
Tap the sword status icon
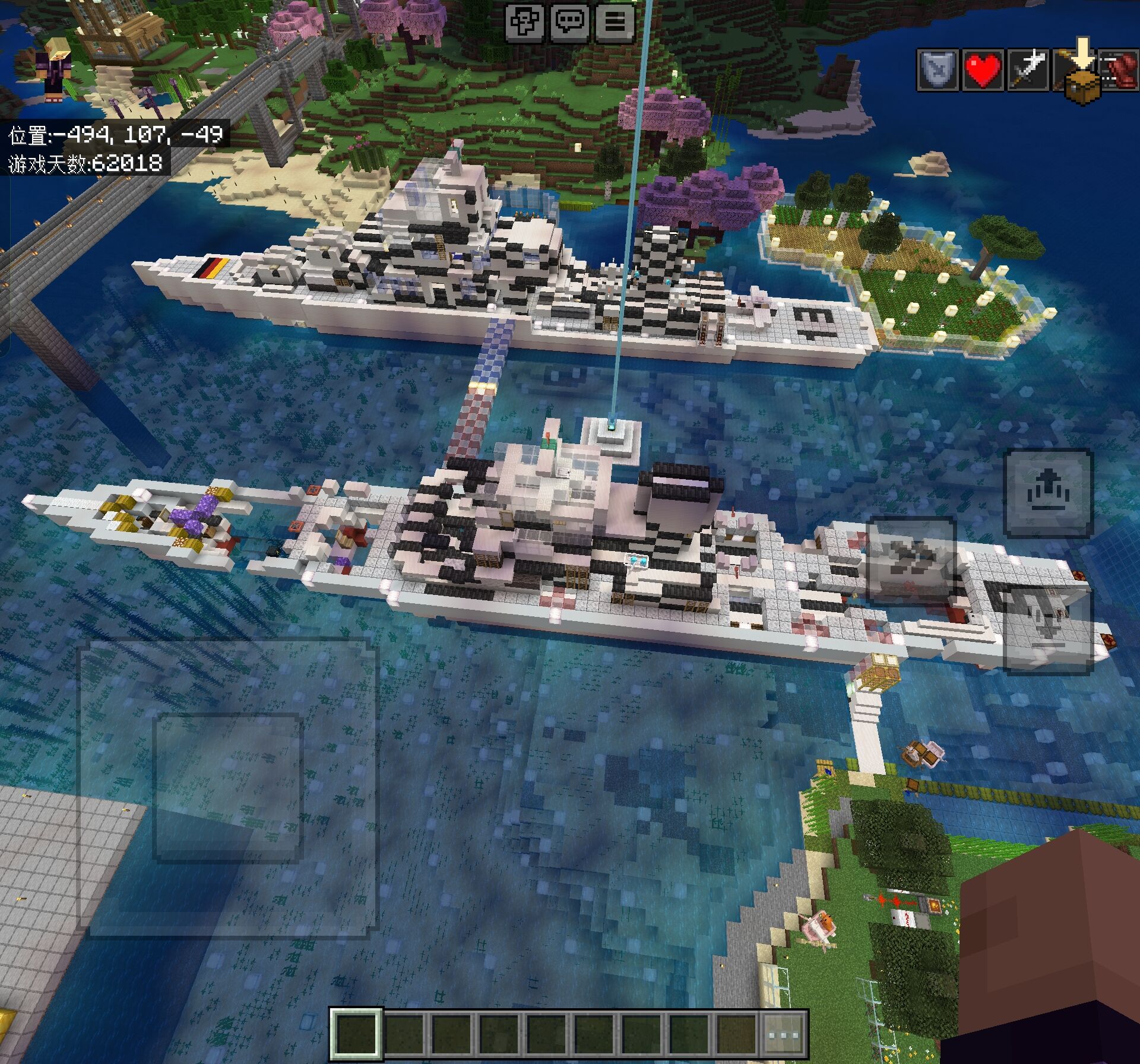pos(1028,70)
